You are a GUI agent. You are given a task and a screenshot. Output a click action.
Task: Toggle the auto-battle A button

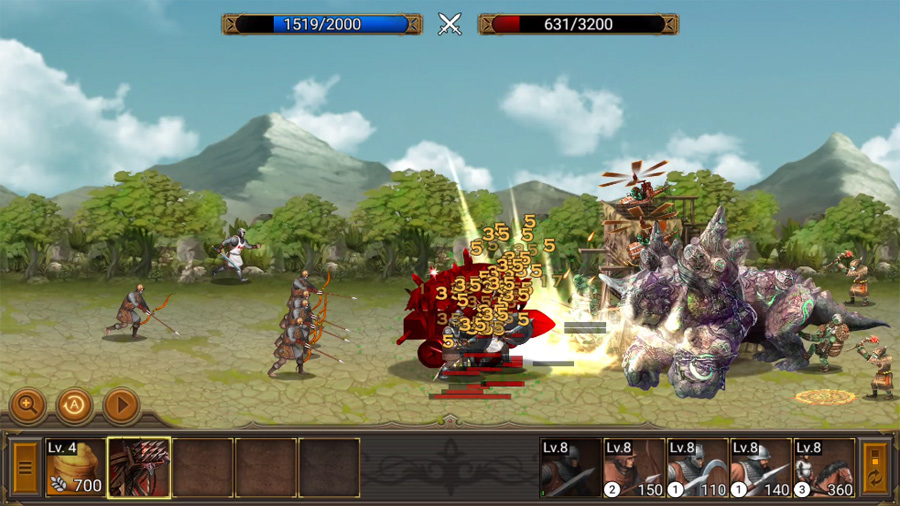coord(74,405)
